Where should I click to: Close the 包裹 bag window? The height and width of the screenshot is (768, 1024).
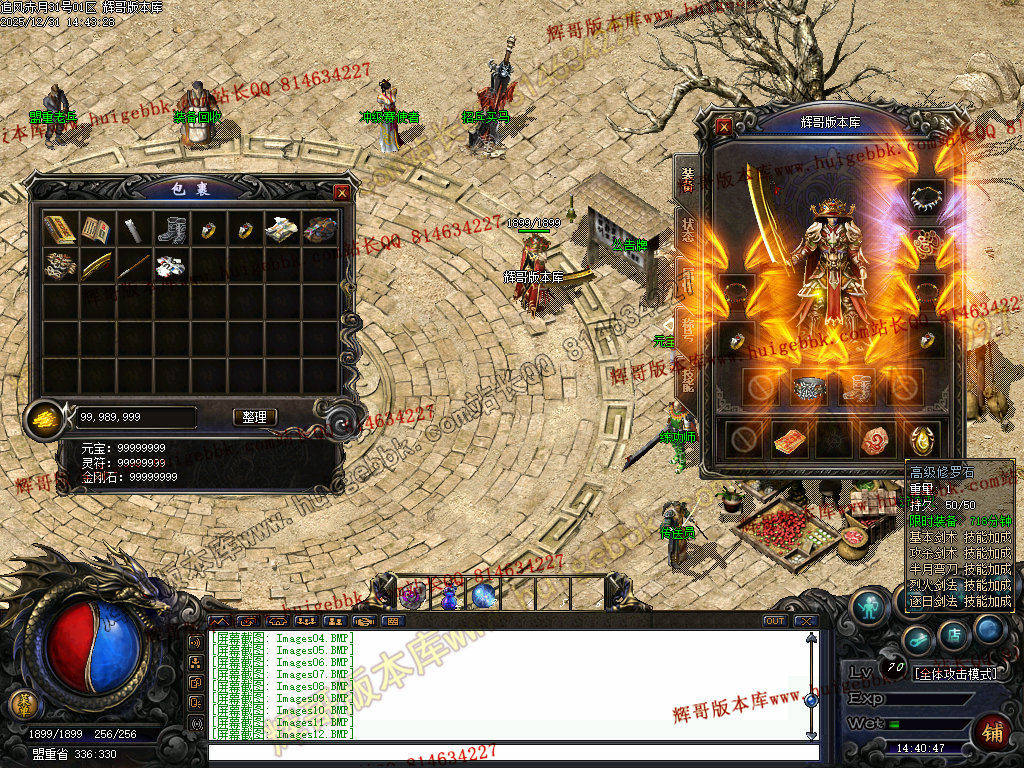click(x=342, y=192)
